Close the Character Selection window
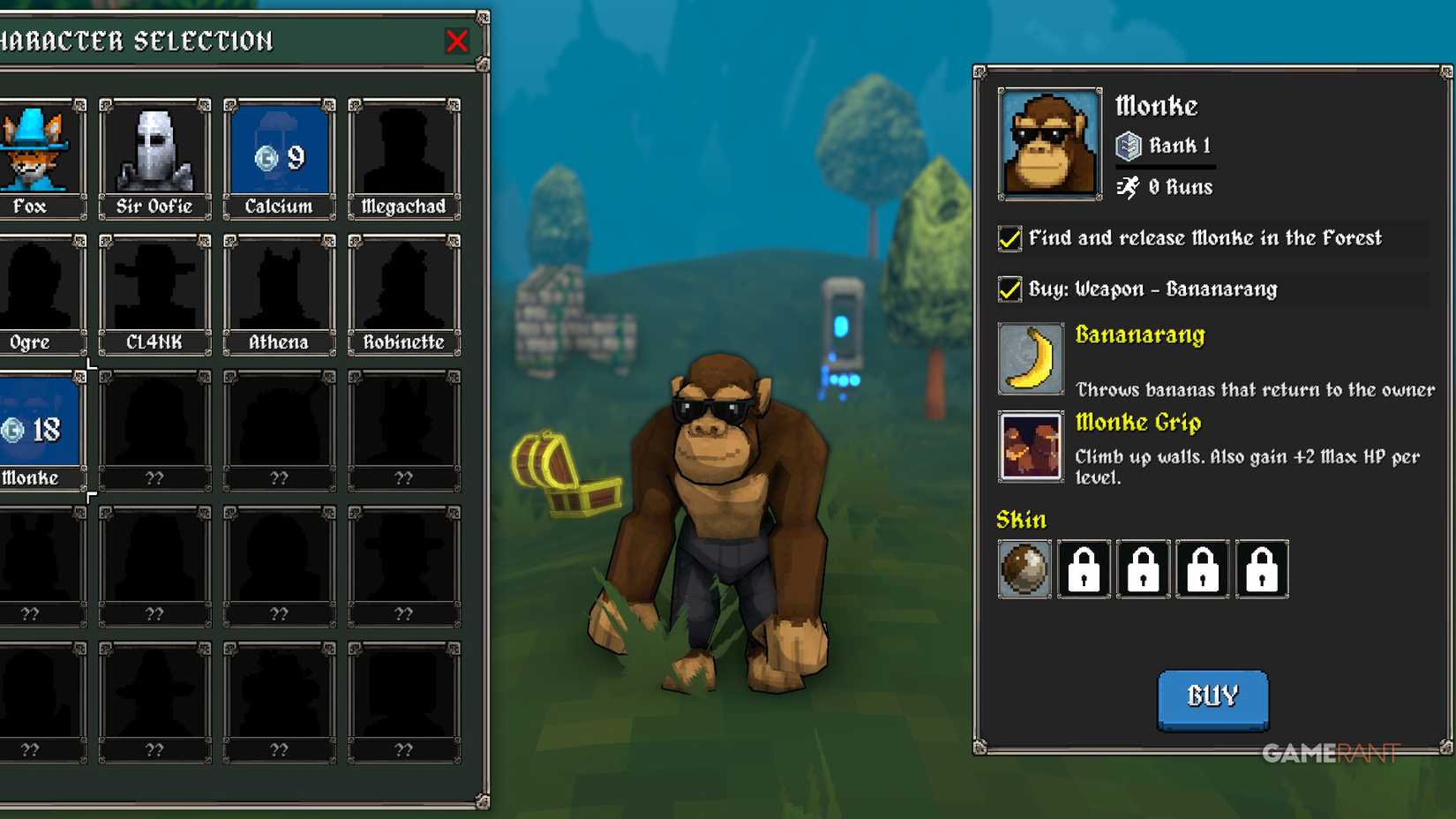Image resolution: width=1456 pixels, height=819 pixels. (456, 41)
